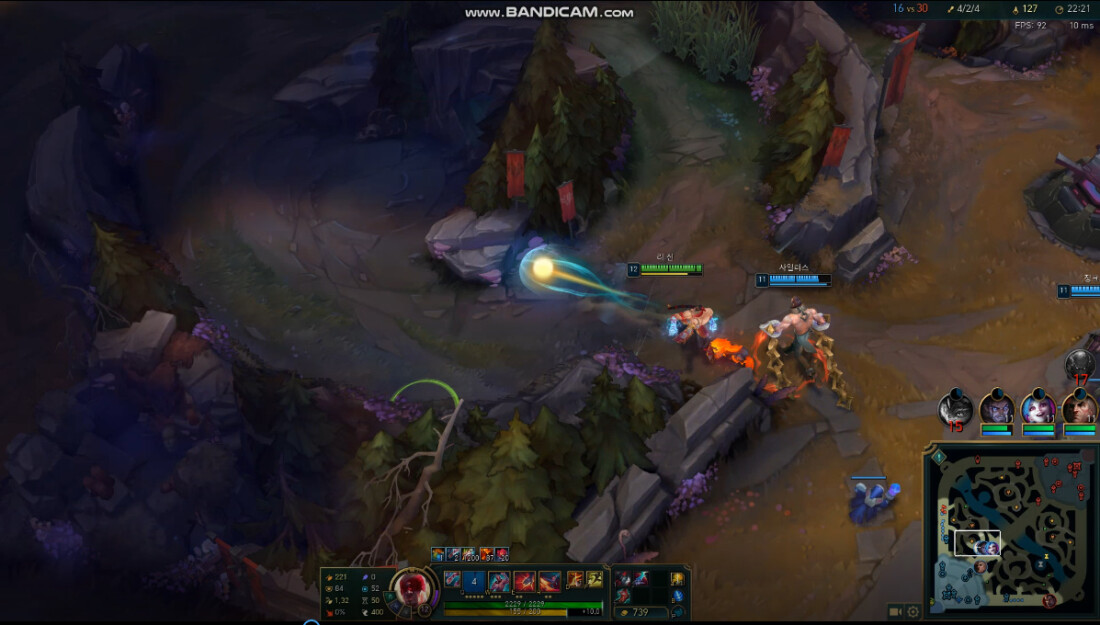This screenshot has height=625, width=1100.
Task: Click Lee Sin's passive ability icon
Action: click(453, 579)
